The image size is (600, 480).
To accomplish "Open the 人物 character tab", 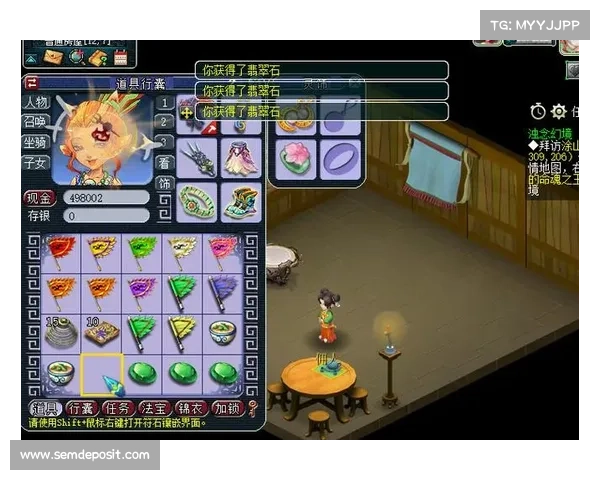I will click(x=35, y=103).
